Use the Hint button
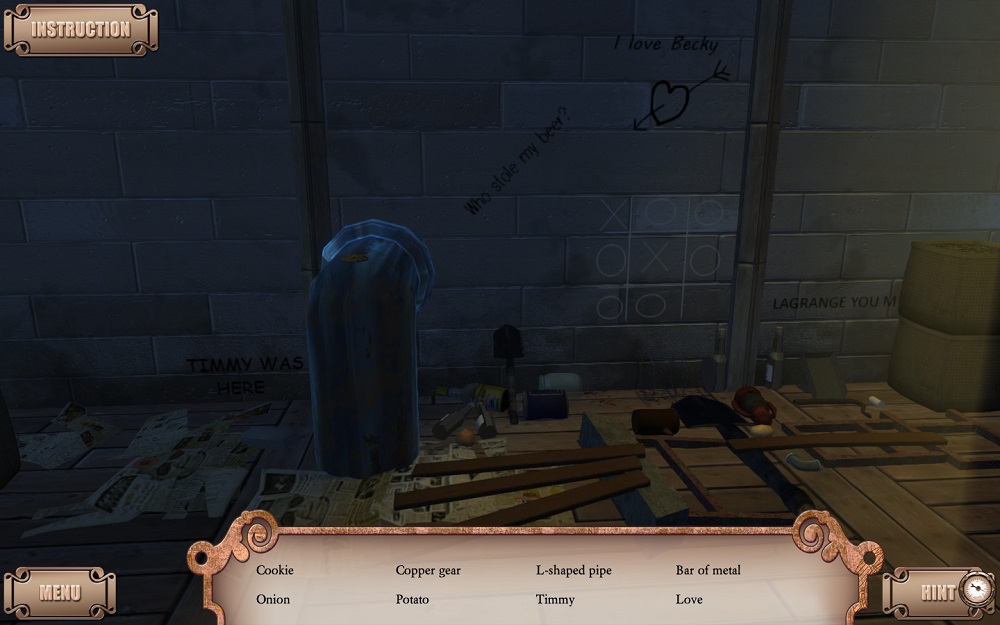 pos(940,592)
